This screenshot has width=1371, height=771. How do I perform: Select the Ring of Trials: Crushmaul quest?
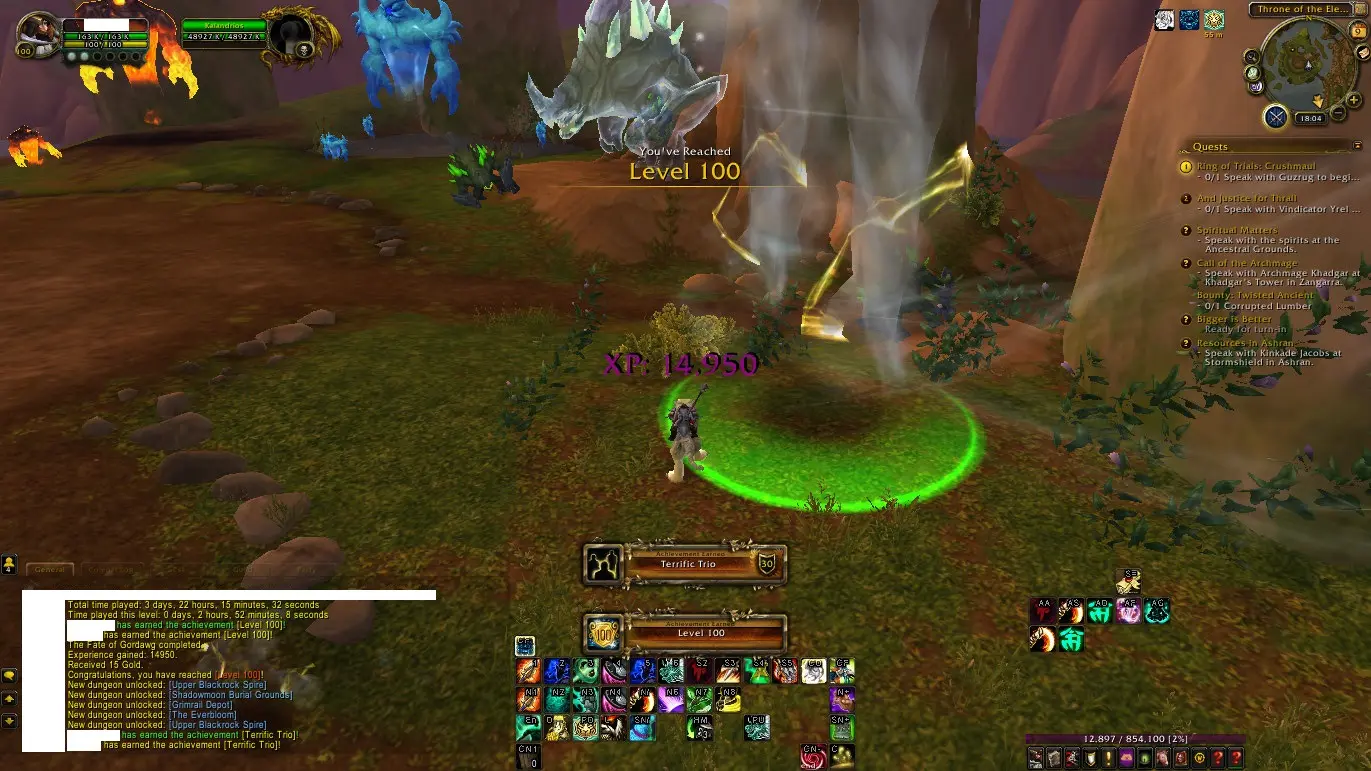click(1256, 166)
